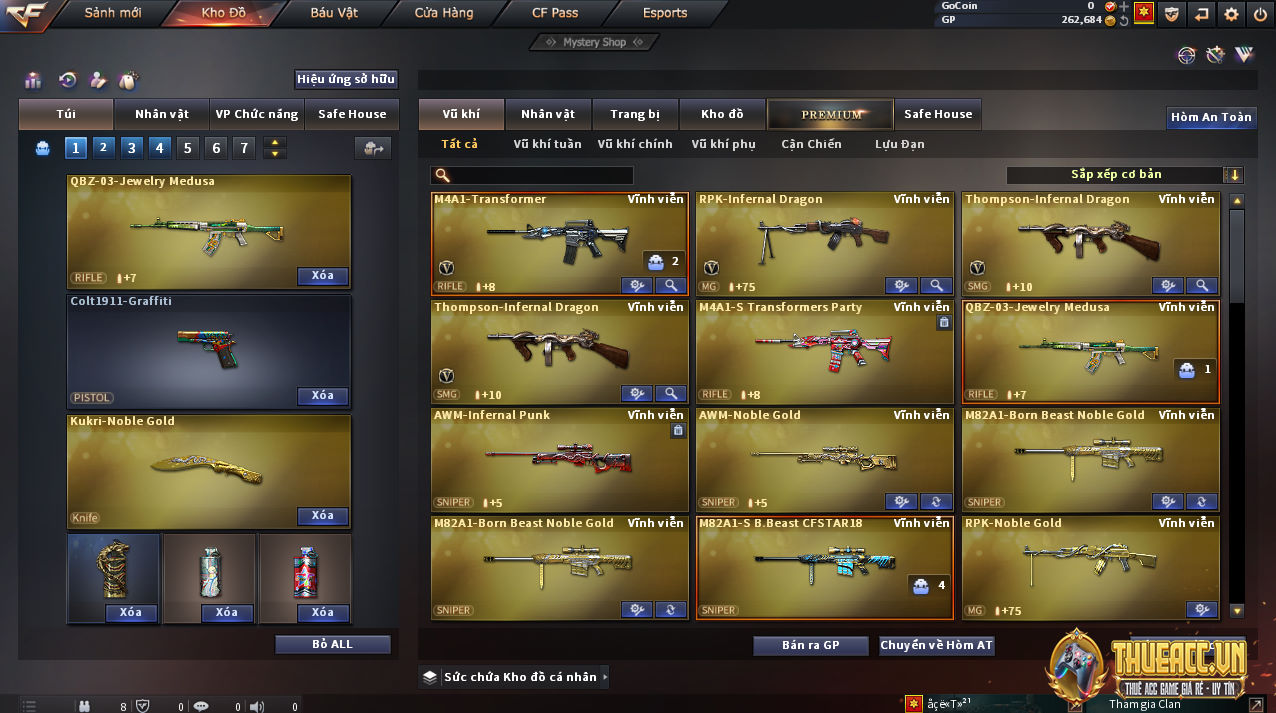1276x713 pixels.
Task: Open the PREMIUM tab
Action: 831,114
